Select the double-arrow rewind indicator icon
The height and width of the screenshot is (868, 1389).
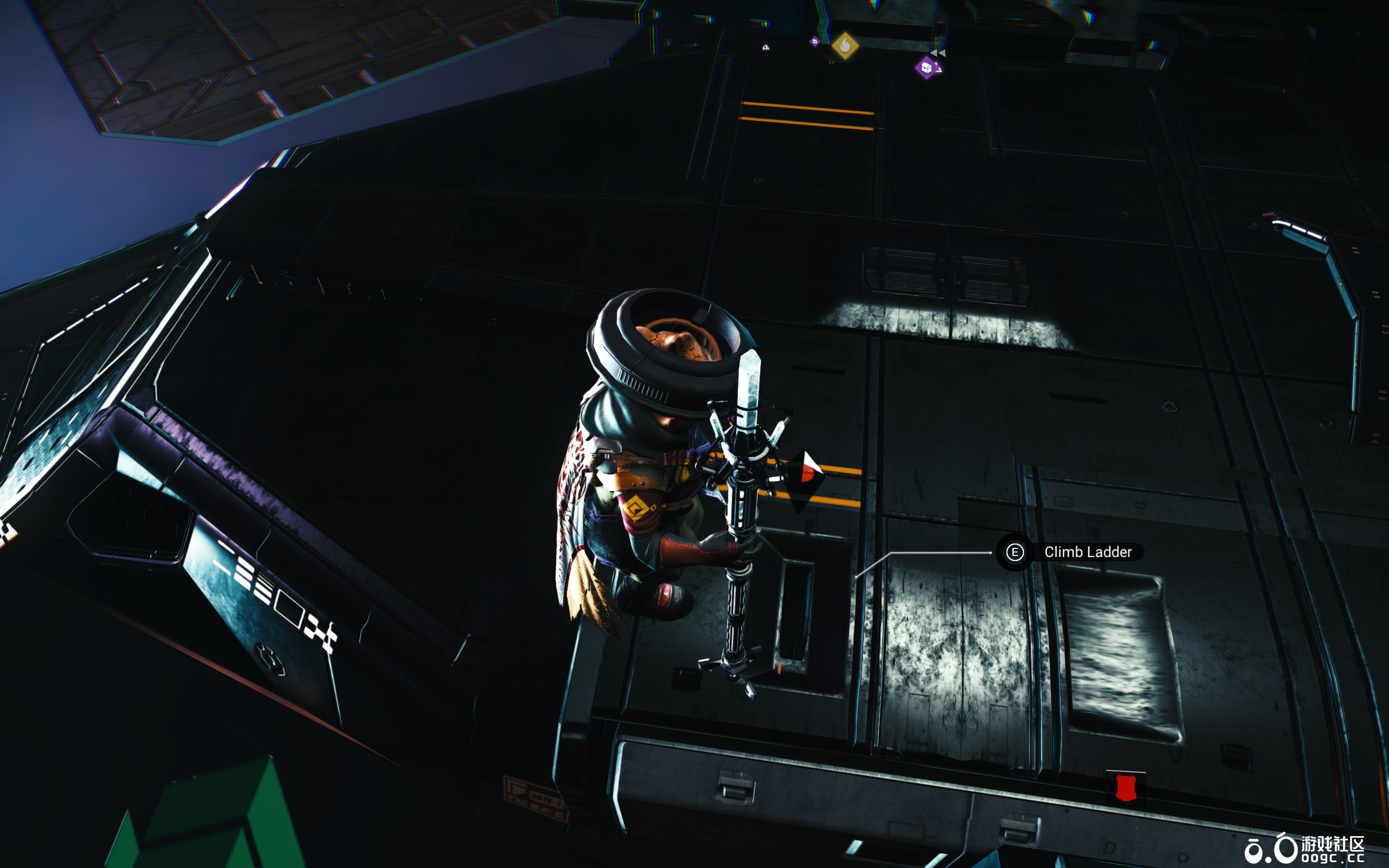938,54
